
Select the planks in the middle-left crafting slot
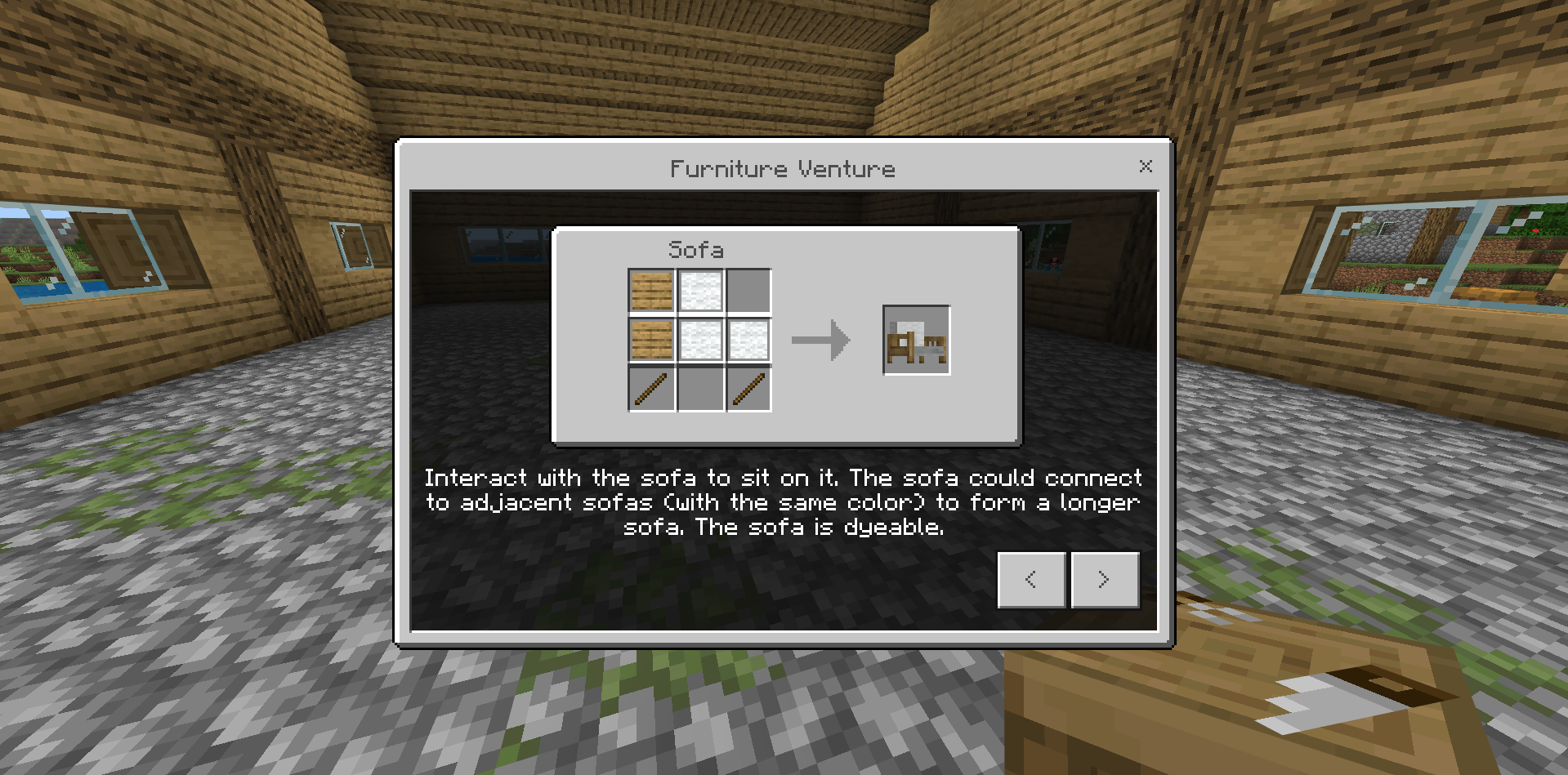(651, 339)
